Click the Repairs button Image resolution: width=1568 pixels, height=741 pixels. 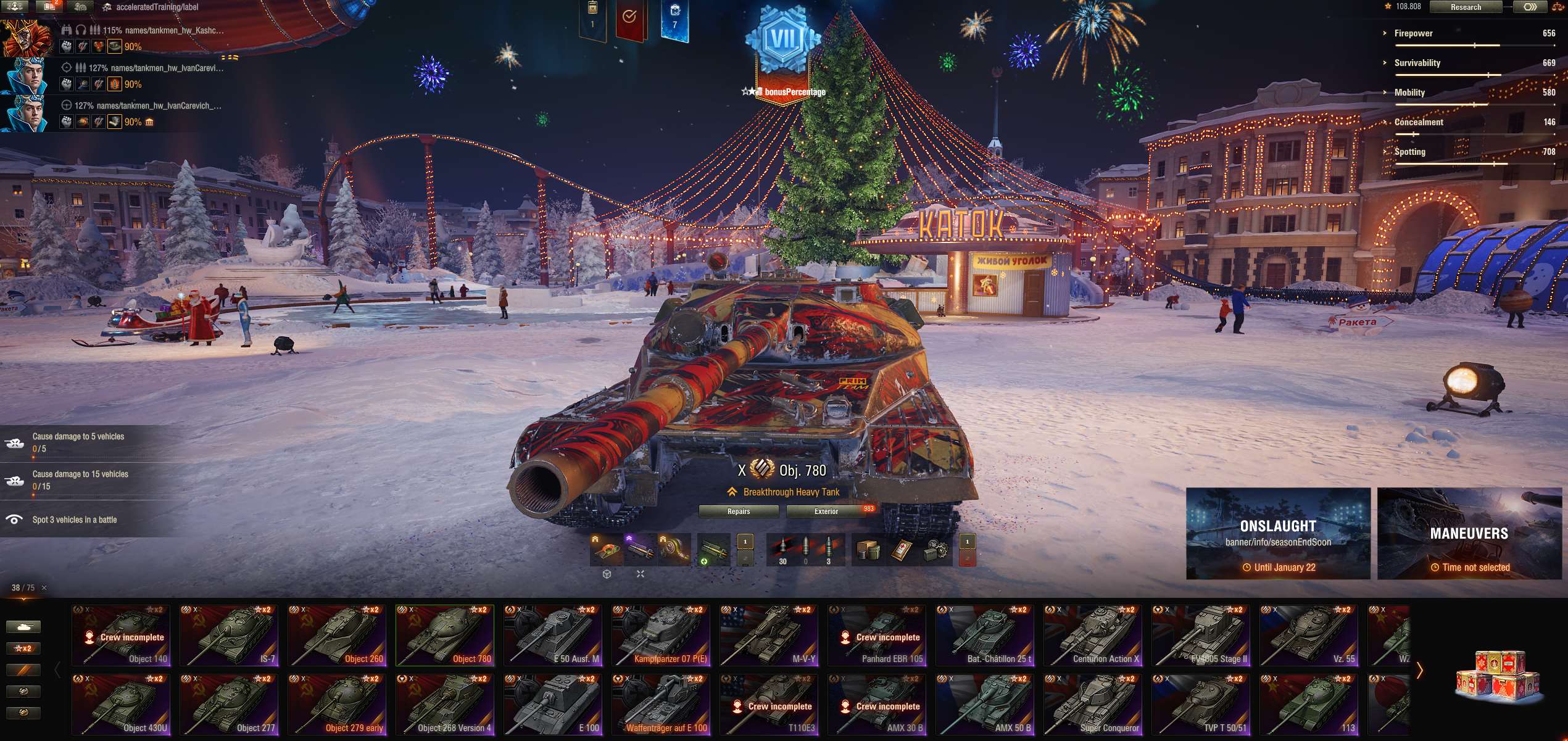(738, 511)
